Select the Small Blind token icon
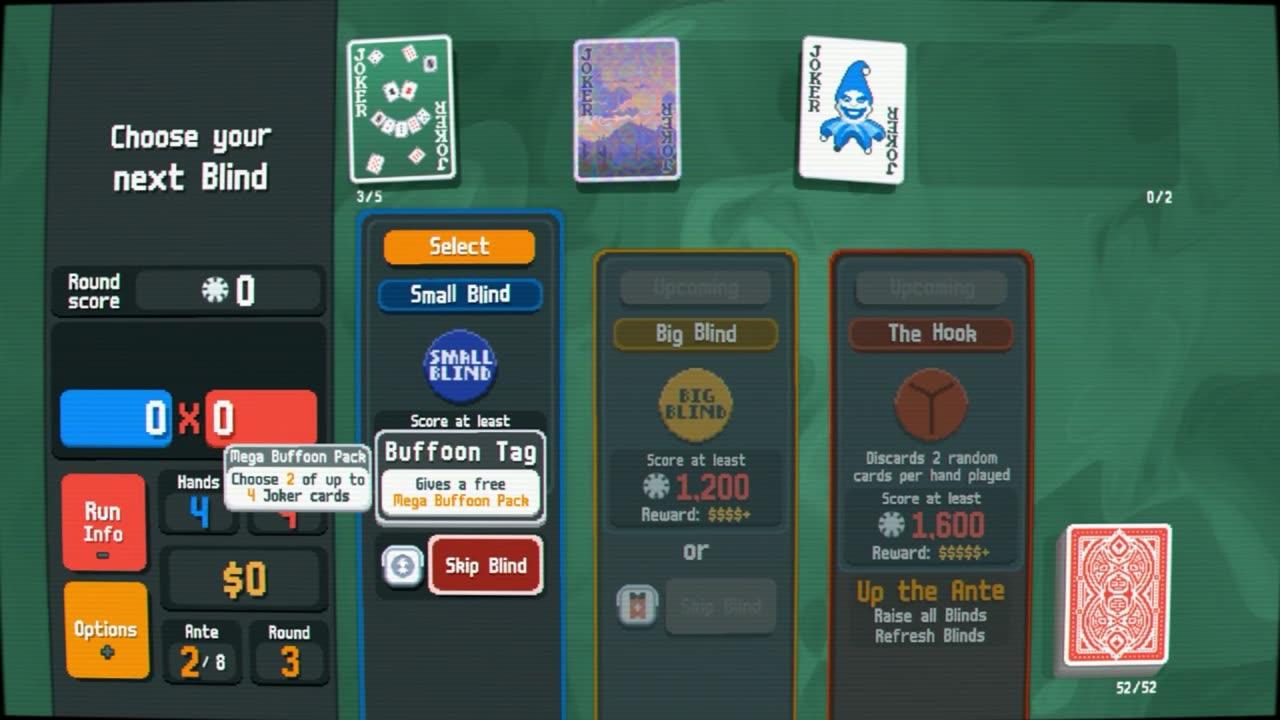This screenshot has width=1280, height=720. point(458,367)
